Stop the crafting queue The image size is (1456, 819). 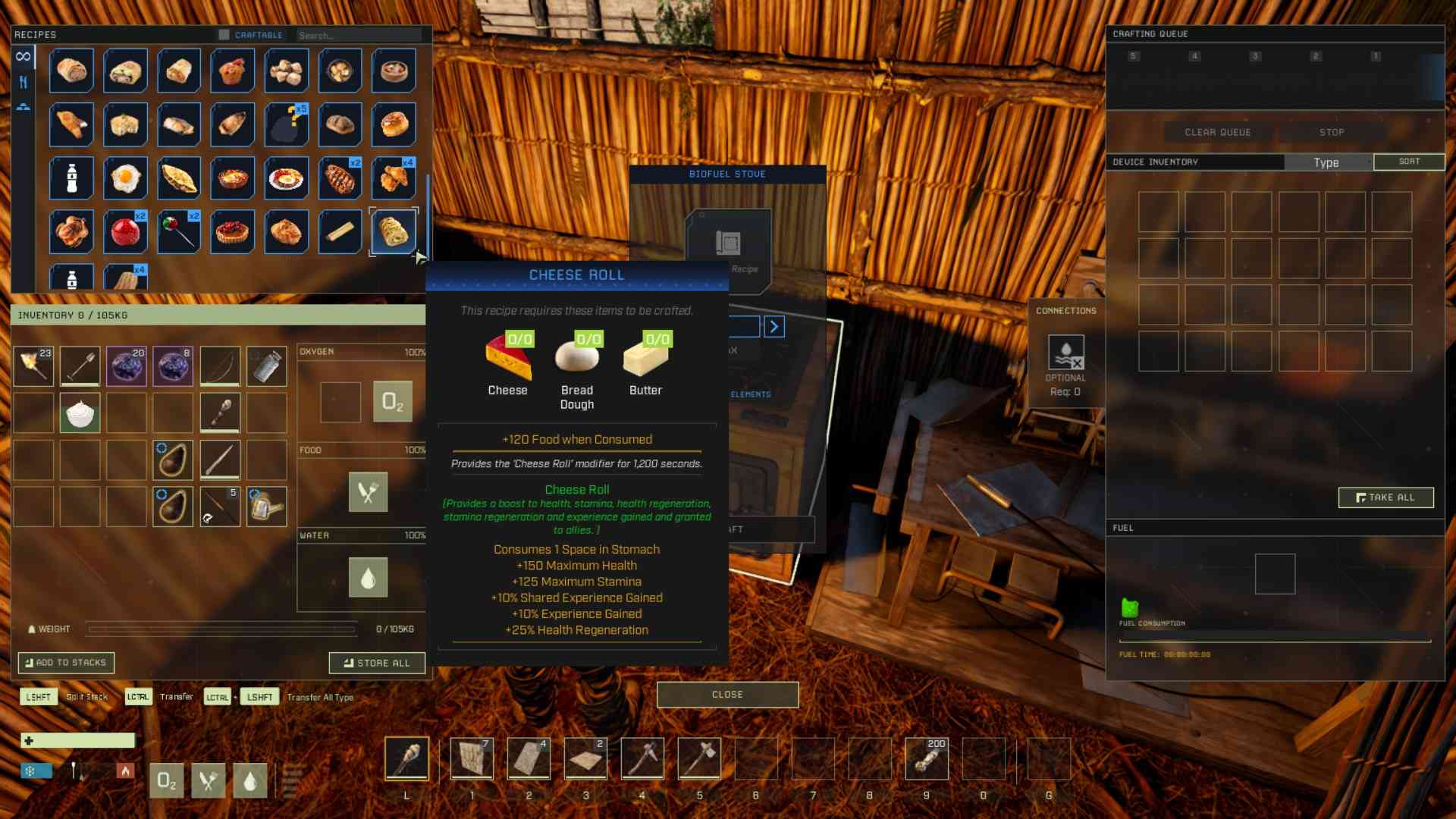click(1331, 132)
